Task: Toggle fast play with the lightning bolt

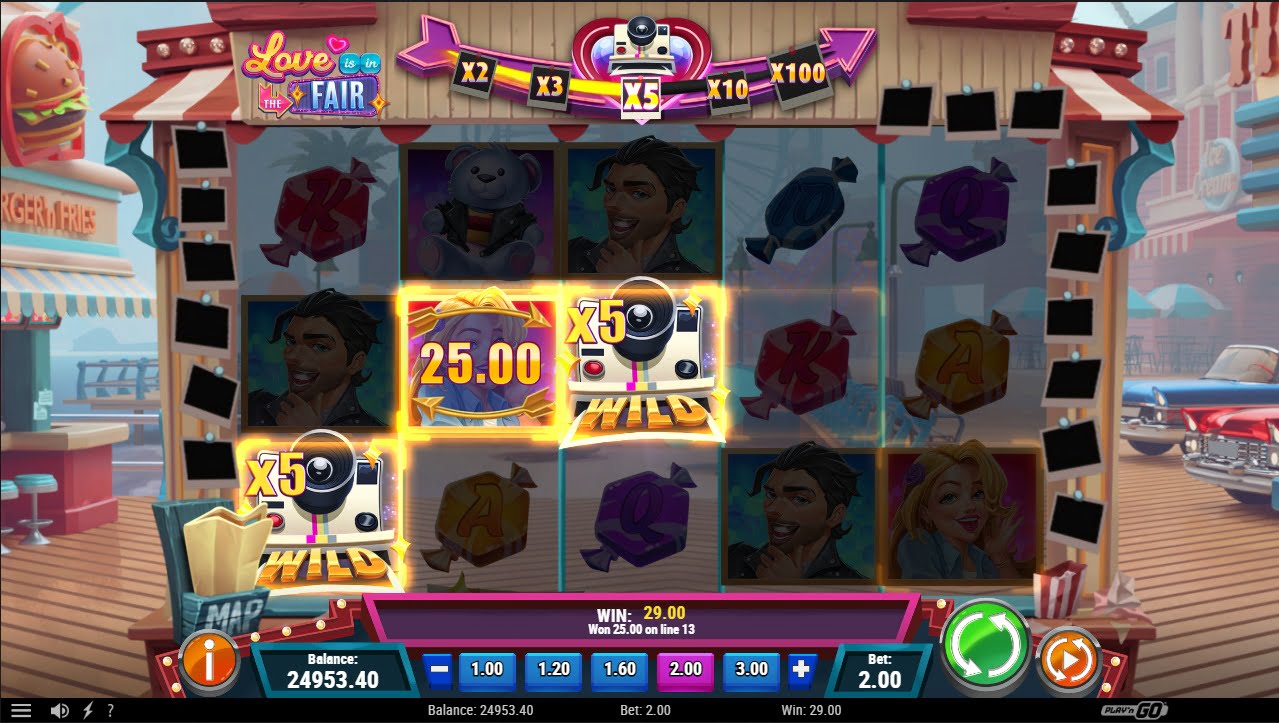Action: (x=87, y=711)
